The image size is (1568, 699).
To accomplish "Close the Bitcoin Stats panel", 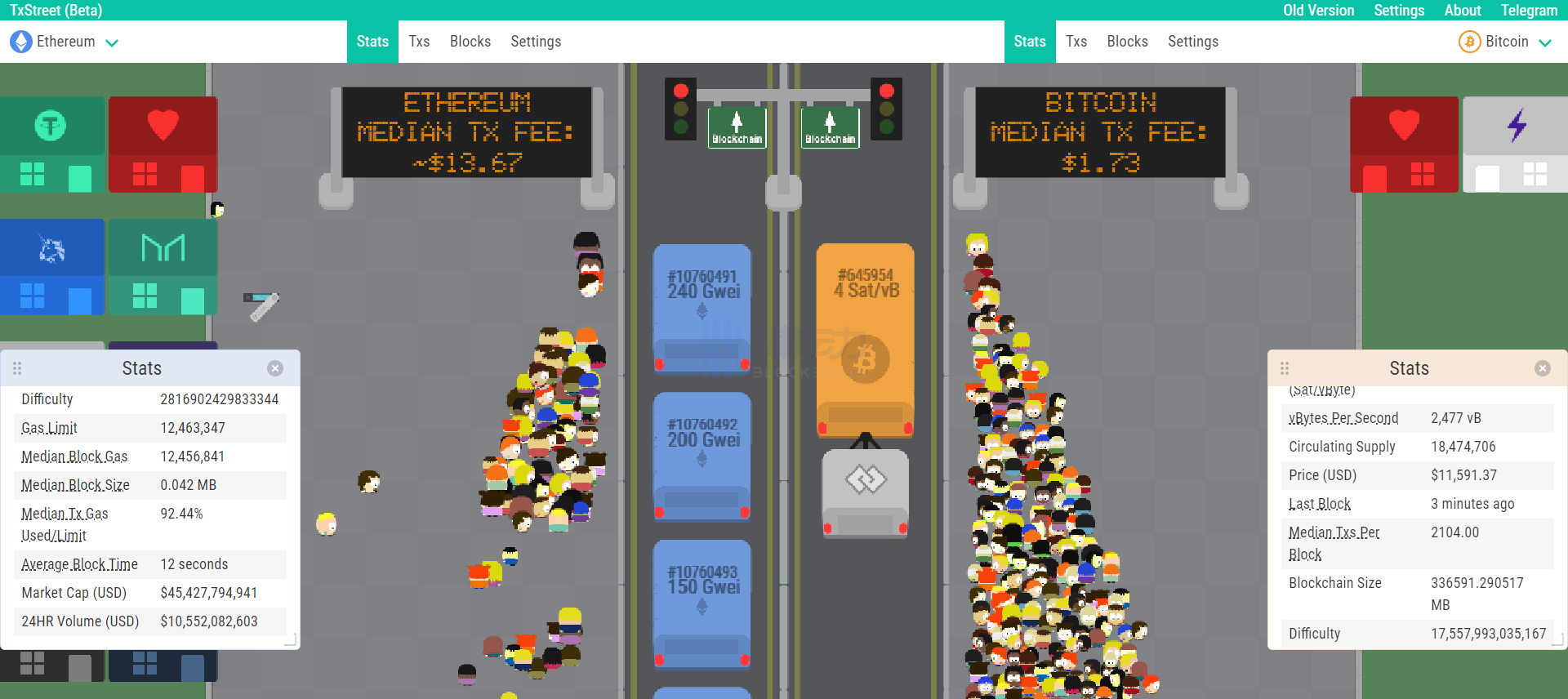I will click(1543, 368).
